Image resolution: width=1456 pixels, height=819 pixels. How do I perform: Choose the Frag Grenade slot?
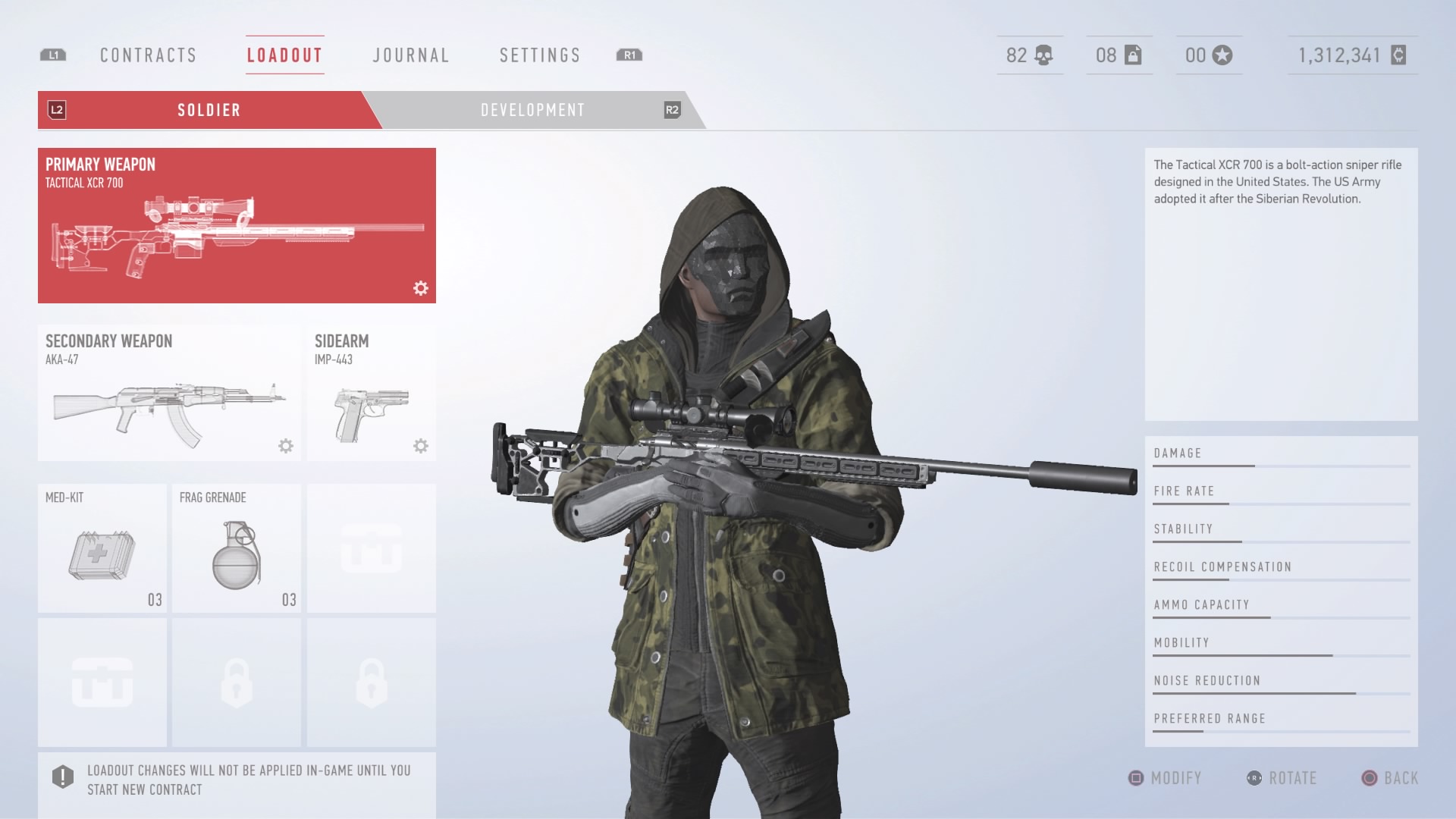[237, 548]
